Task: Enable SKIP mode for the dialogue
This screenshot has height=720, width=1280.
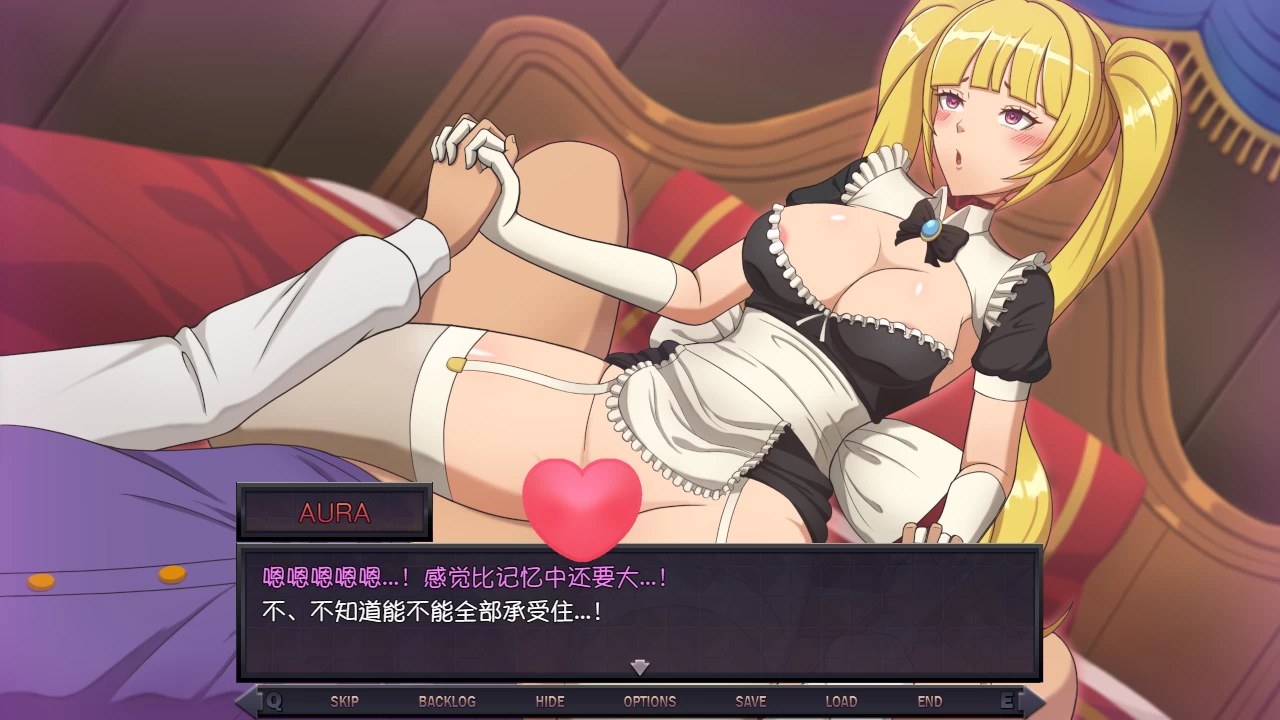Action: [345, 701]
